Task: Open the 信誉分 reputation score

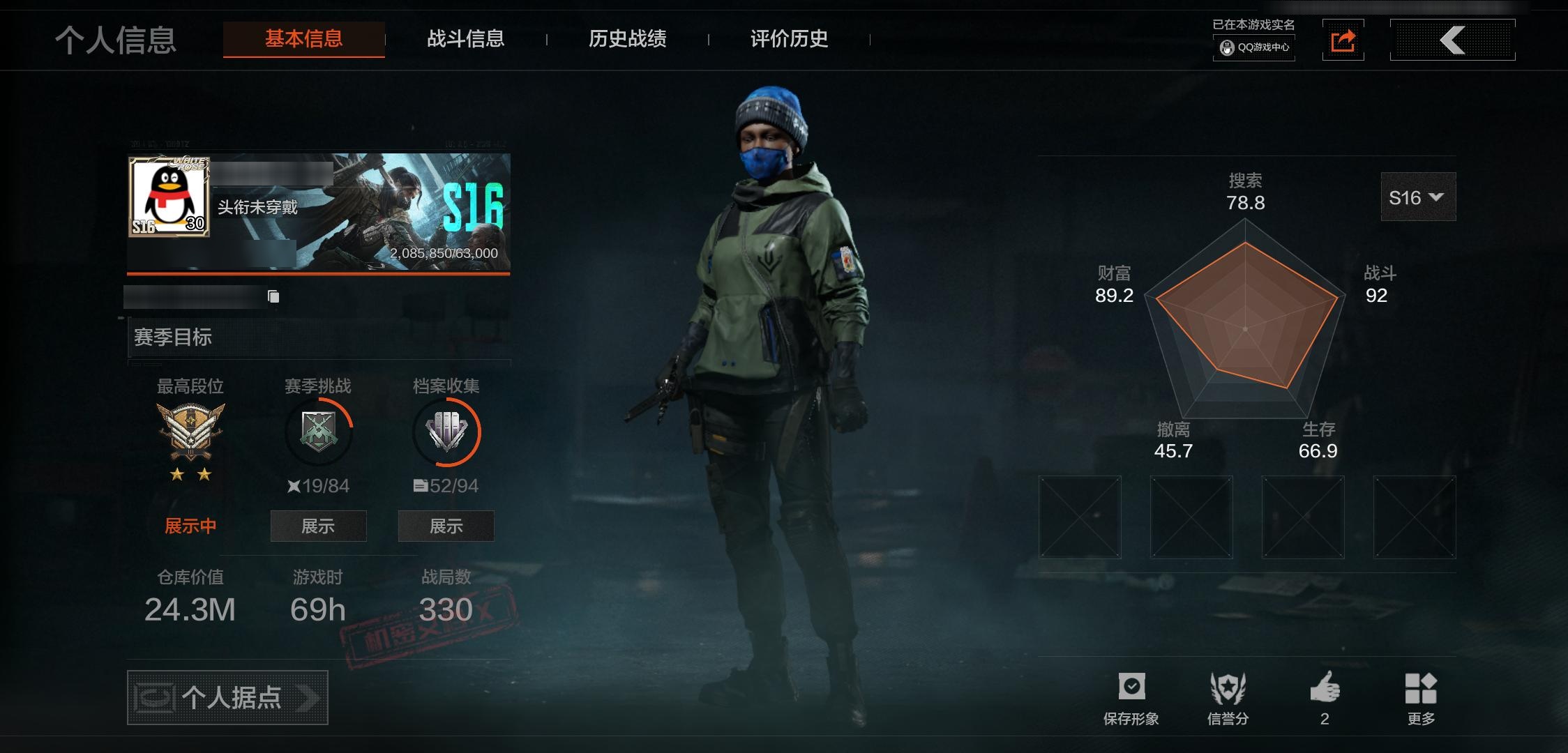Action: coord(1228,697)
